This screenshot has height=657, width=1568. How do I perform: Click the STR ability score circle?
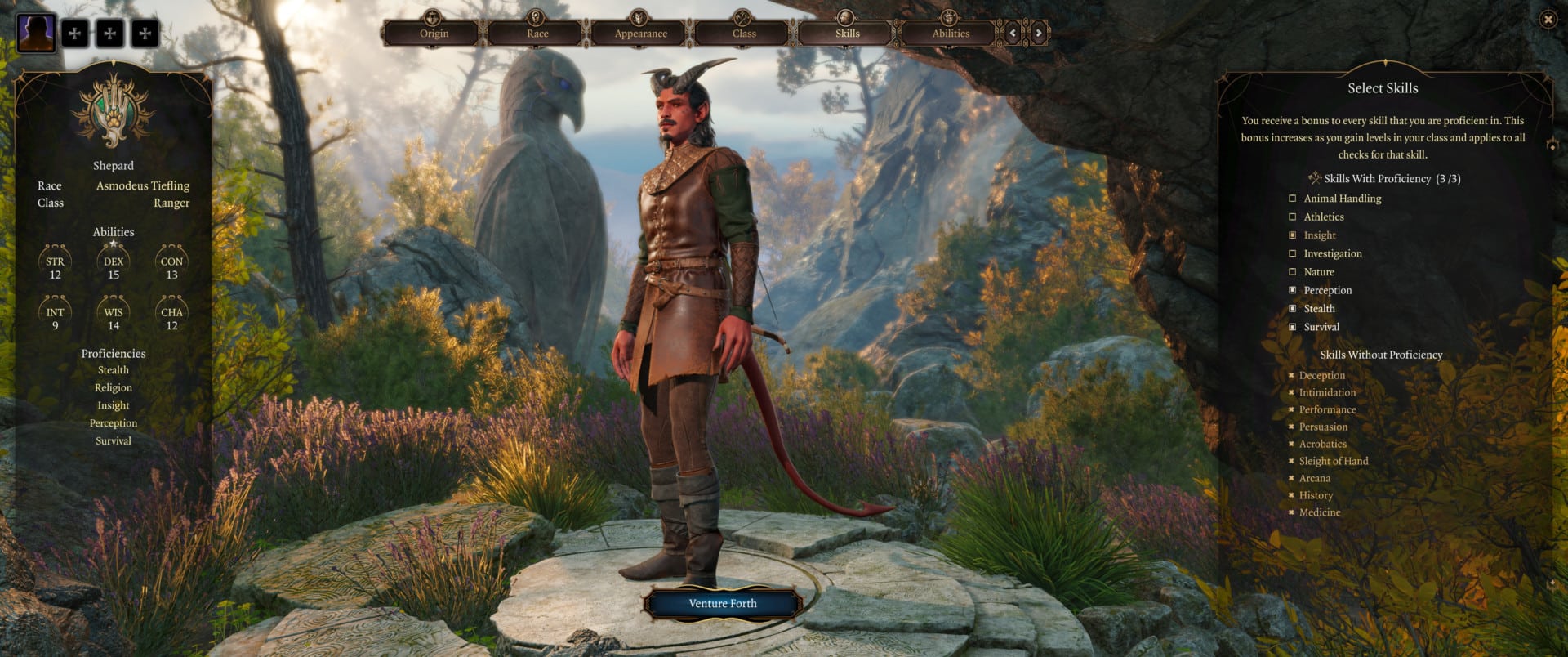point(54,263)
